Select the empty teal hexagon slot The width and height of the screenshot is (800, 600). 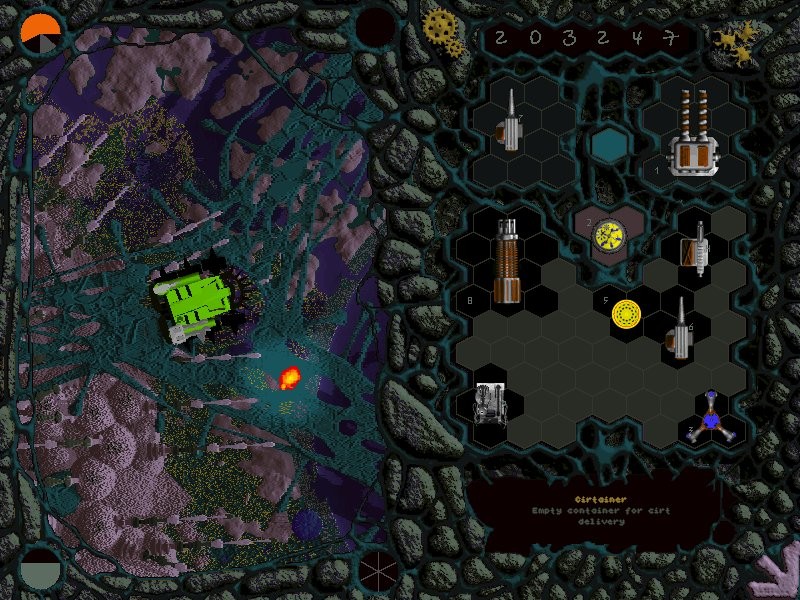(605, 145)
